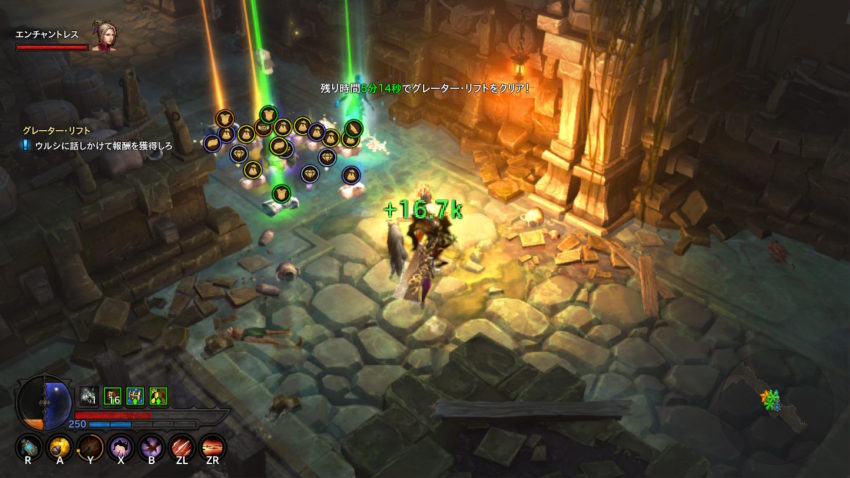Activate the yellow glowing orb skill
This screenshot has height=478, width=850.
click(x=59, y=447)
